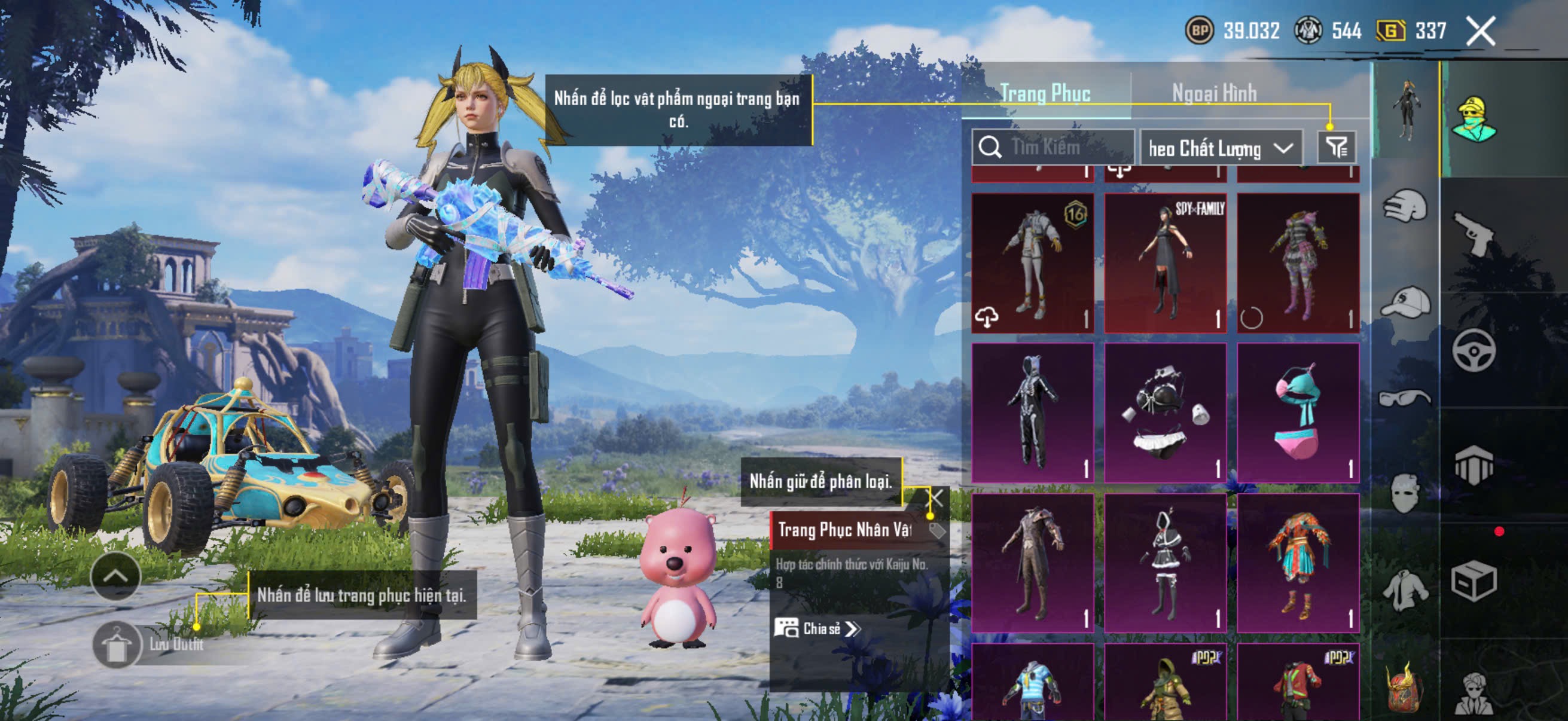Screen dimensions: 1568x721
Task: Tap the Chia sẻ share button
Action: [817, 628]
